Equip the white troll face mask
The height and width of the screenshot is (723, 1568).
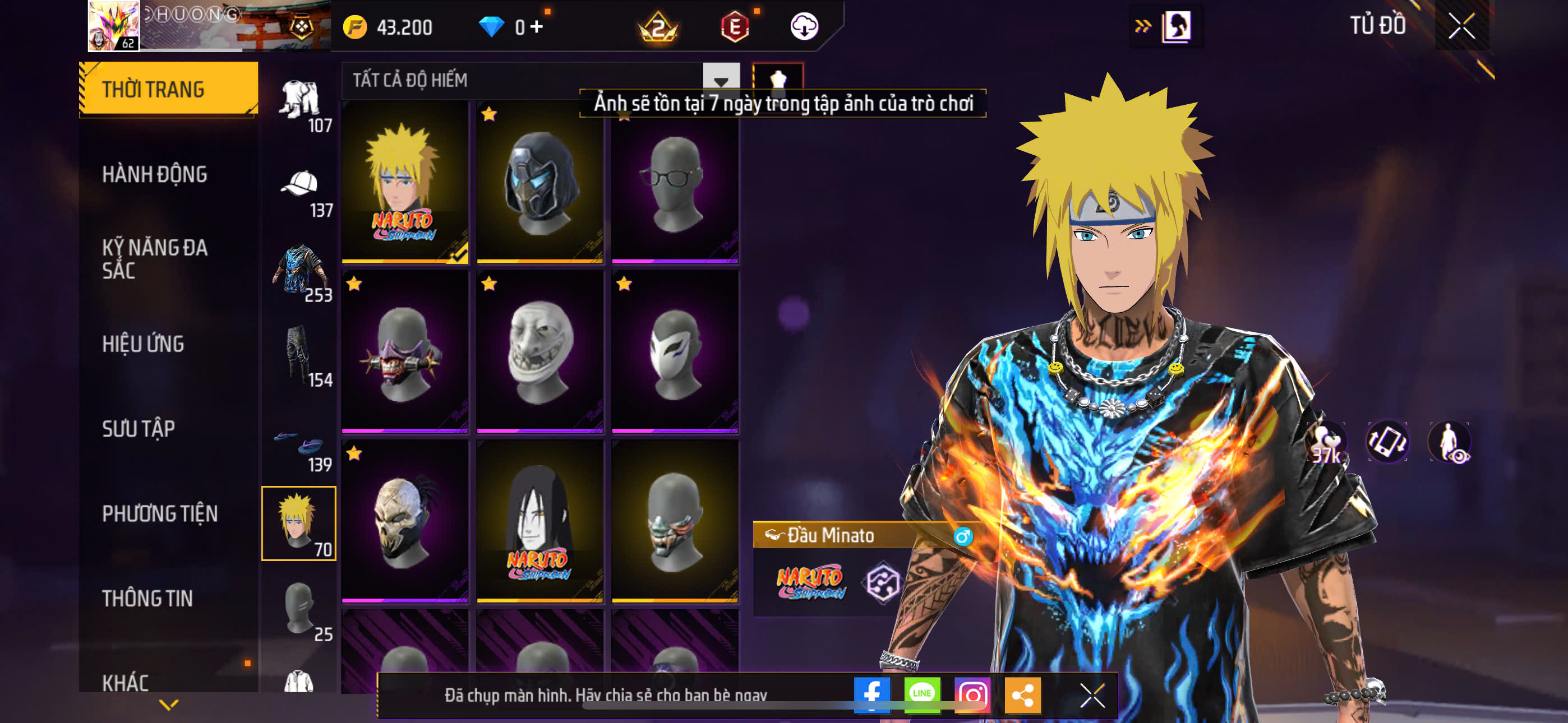(539, 351)
